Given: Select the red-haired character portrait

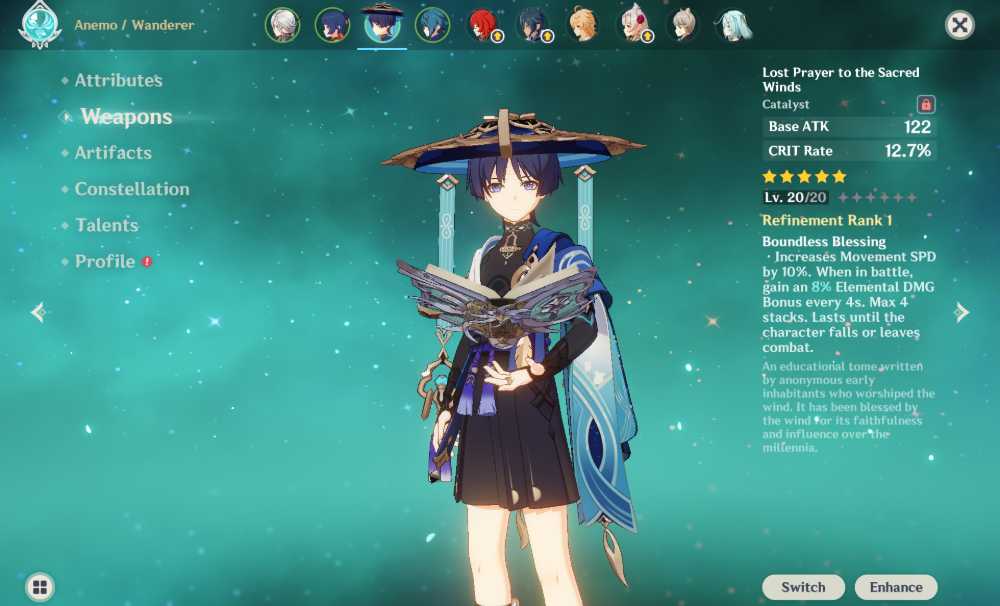Looking at the screenshot, I should click(483, 25).
